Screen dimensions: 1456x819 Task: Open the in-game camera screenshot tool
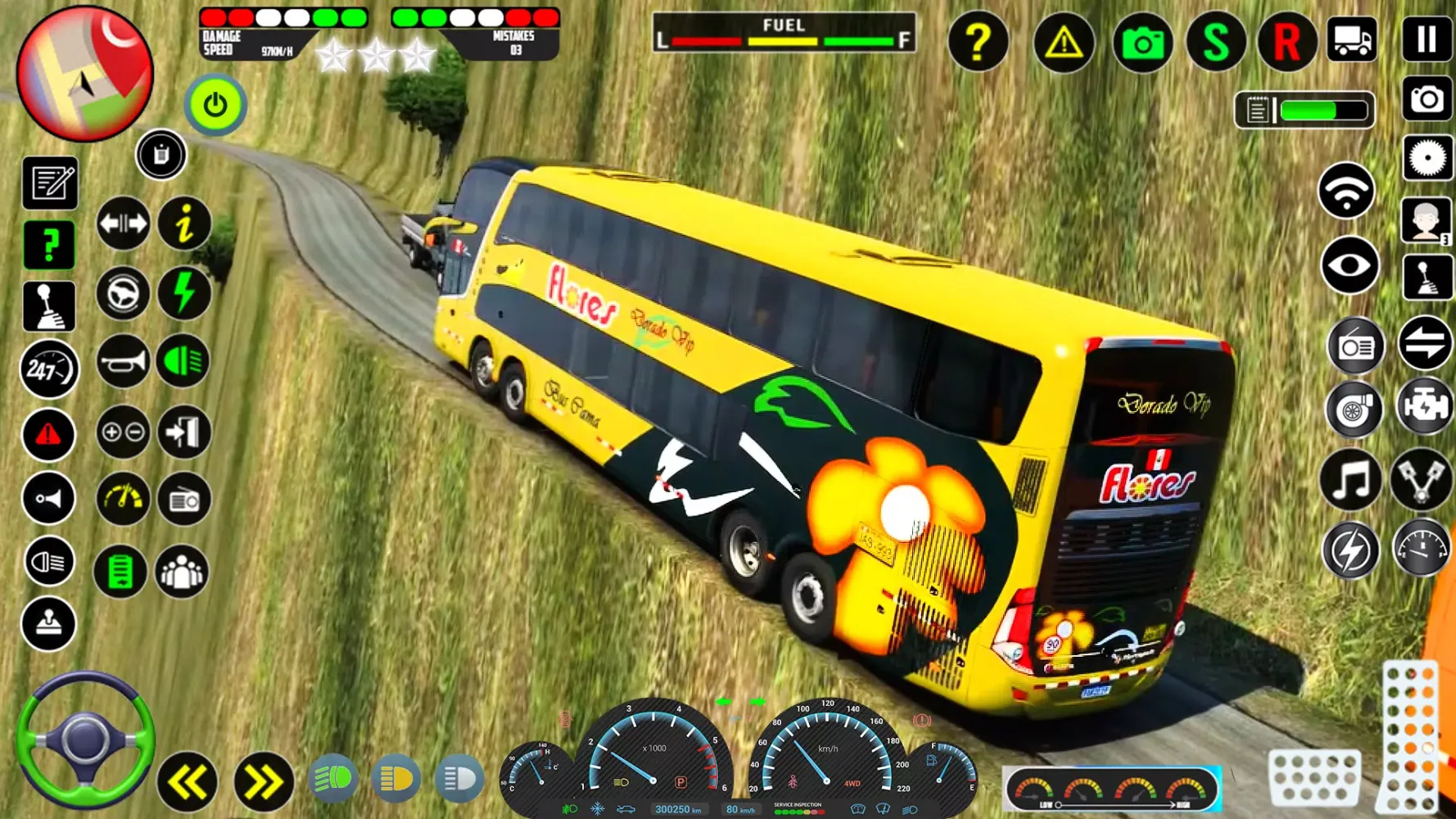[1144, 43]
